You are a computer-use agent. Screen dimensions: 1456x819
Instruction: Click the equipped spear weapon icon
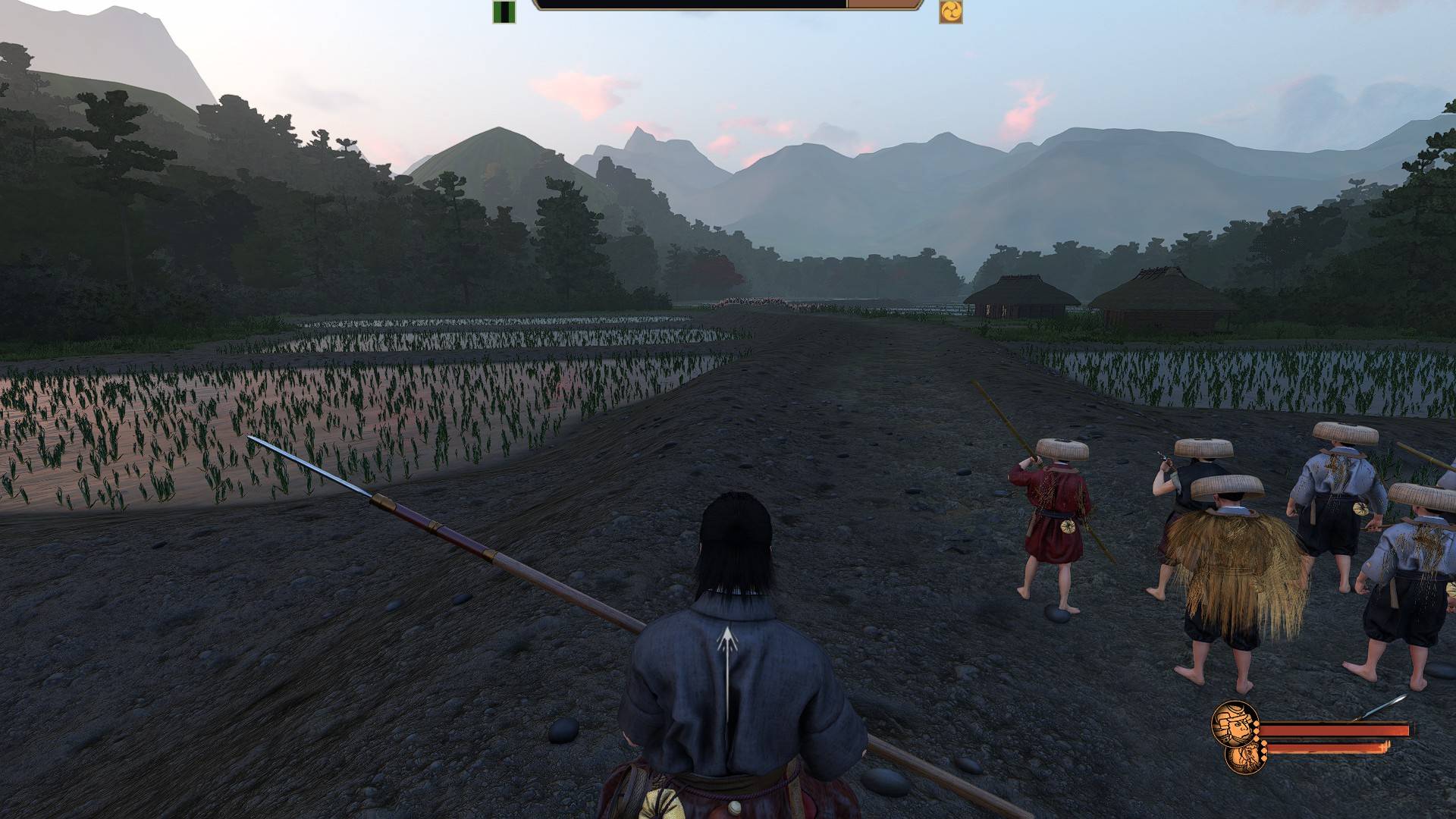click(1379, 708)
